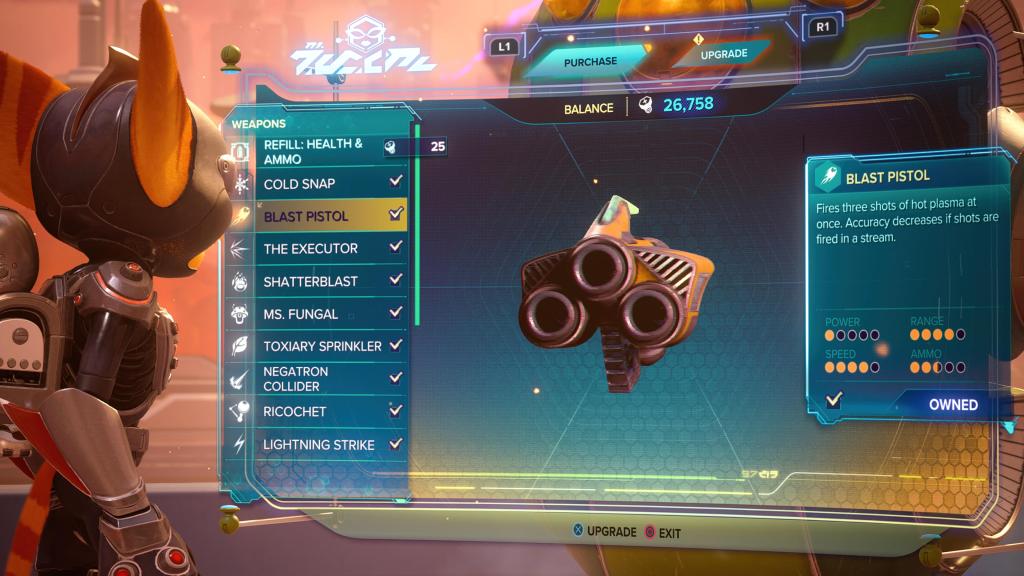The width and height of the screenshot is (1024, 576).
Task: Select the Ricochet weapon
Action: point(316,411)
